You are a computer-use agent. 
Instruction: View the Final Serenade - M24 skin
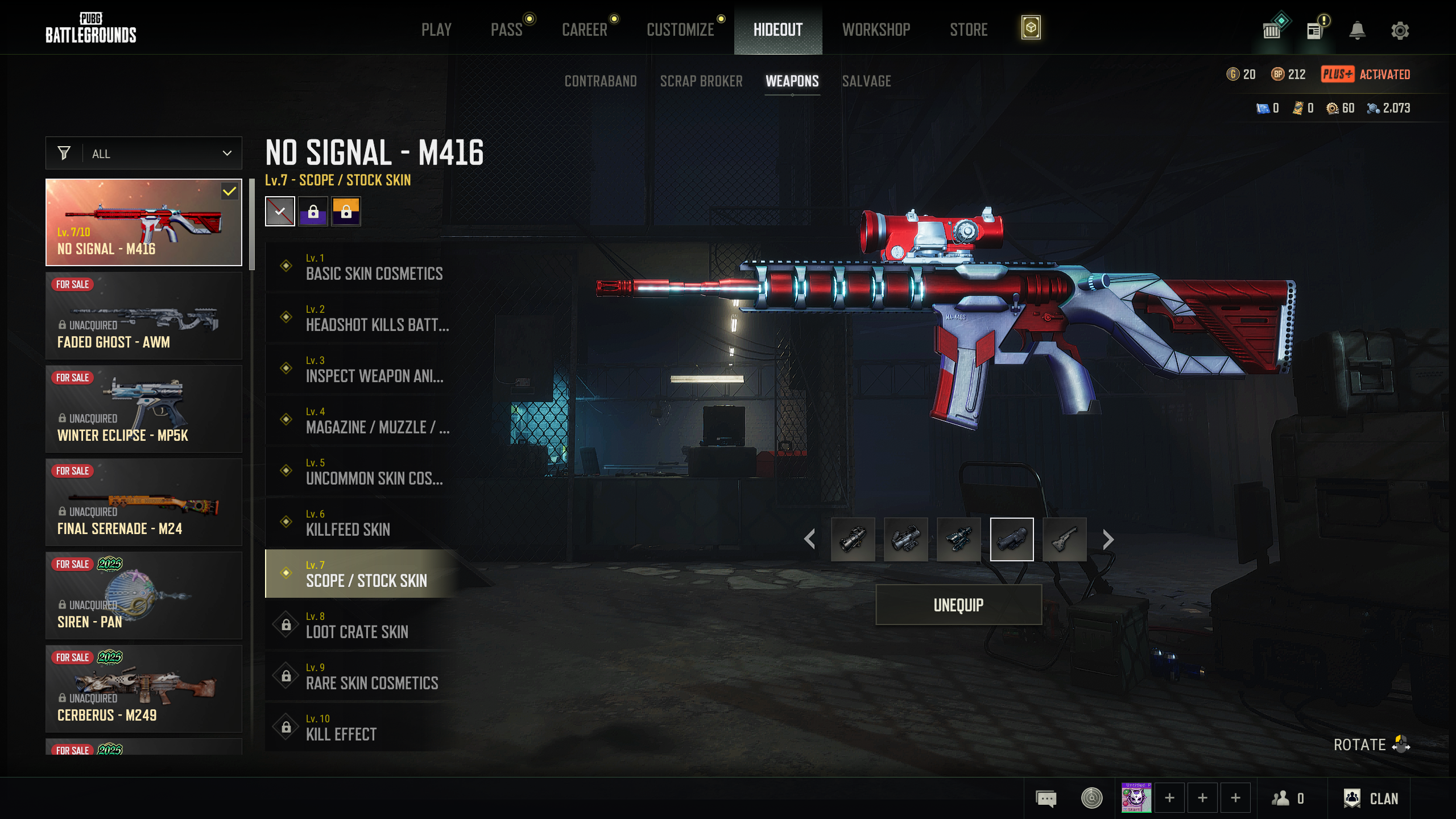tap(144, 502)
